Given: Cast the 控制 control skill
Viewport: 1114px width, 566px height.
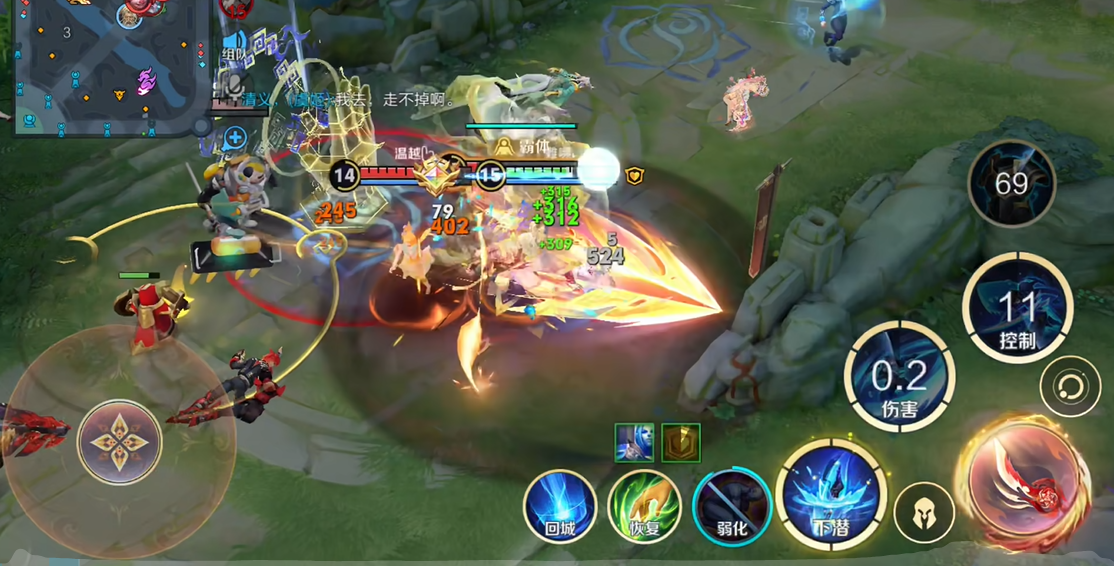Looking at the screenshot, I should (x=1017, y=307).
